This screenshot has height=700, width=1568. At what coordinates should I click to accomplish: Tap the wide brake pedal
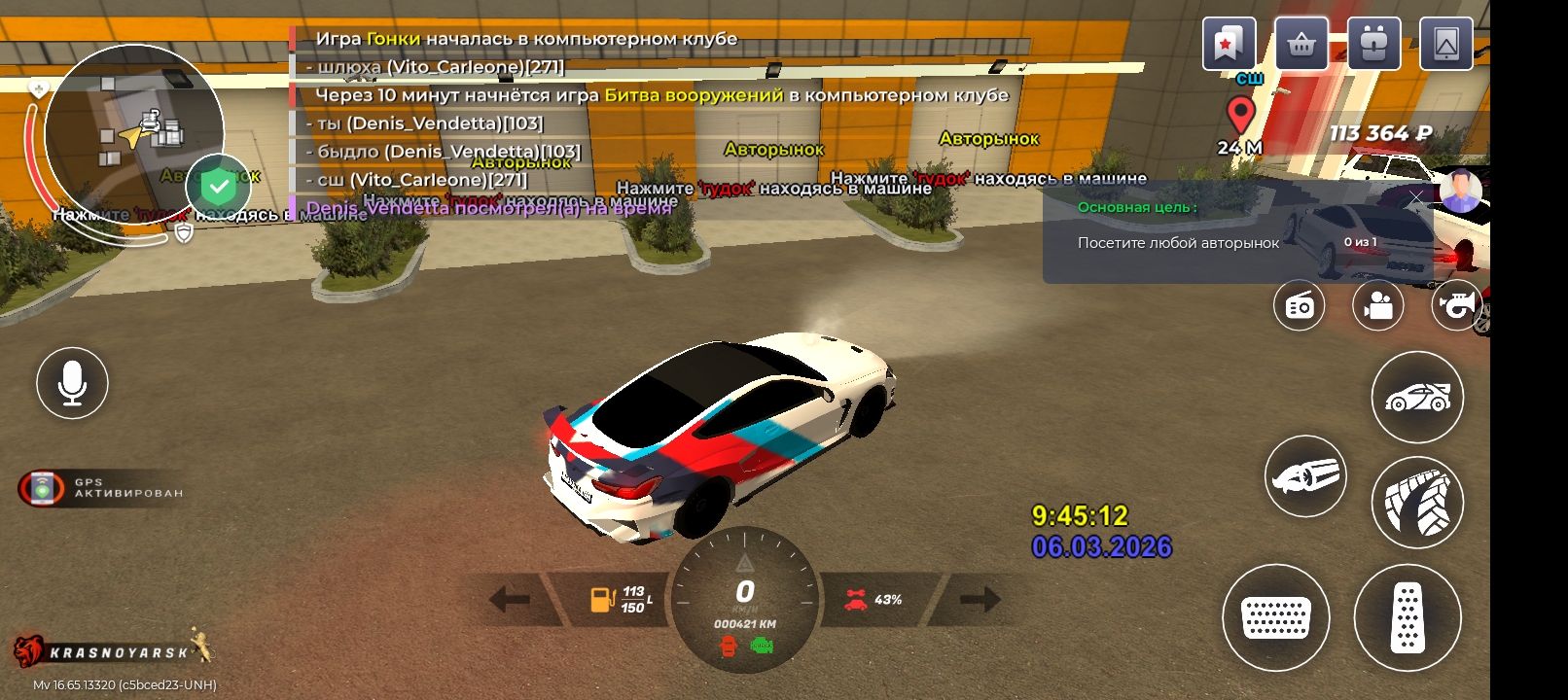click(x=1275, y=616)
